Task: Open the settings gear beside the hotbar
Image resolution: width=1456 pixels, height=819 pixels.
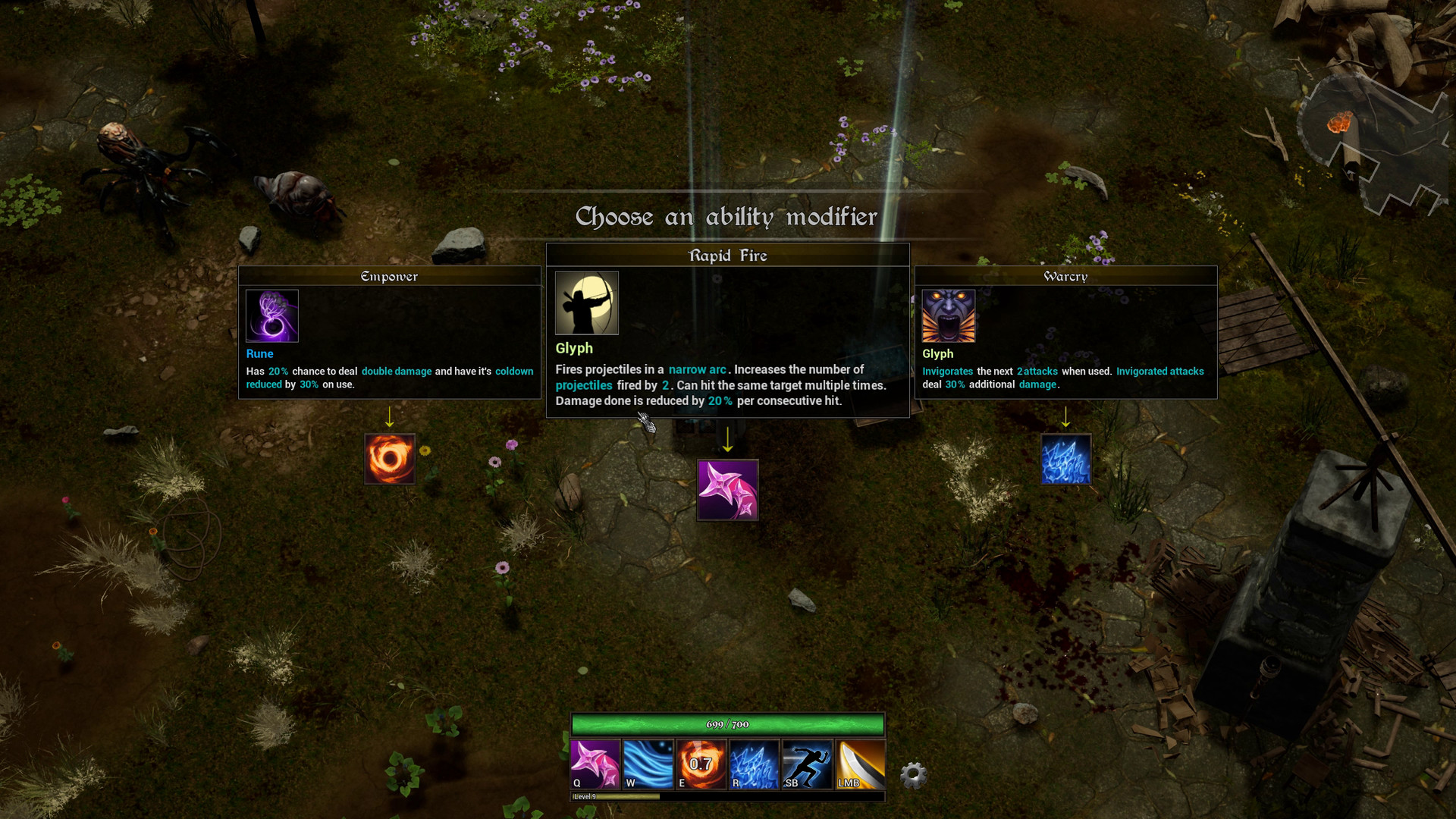Action: pyautogui.click(x=913, y=774)
